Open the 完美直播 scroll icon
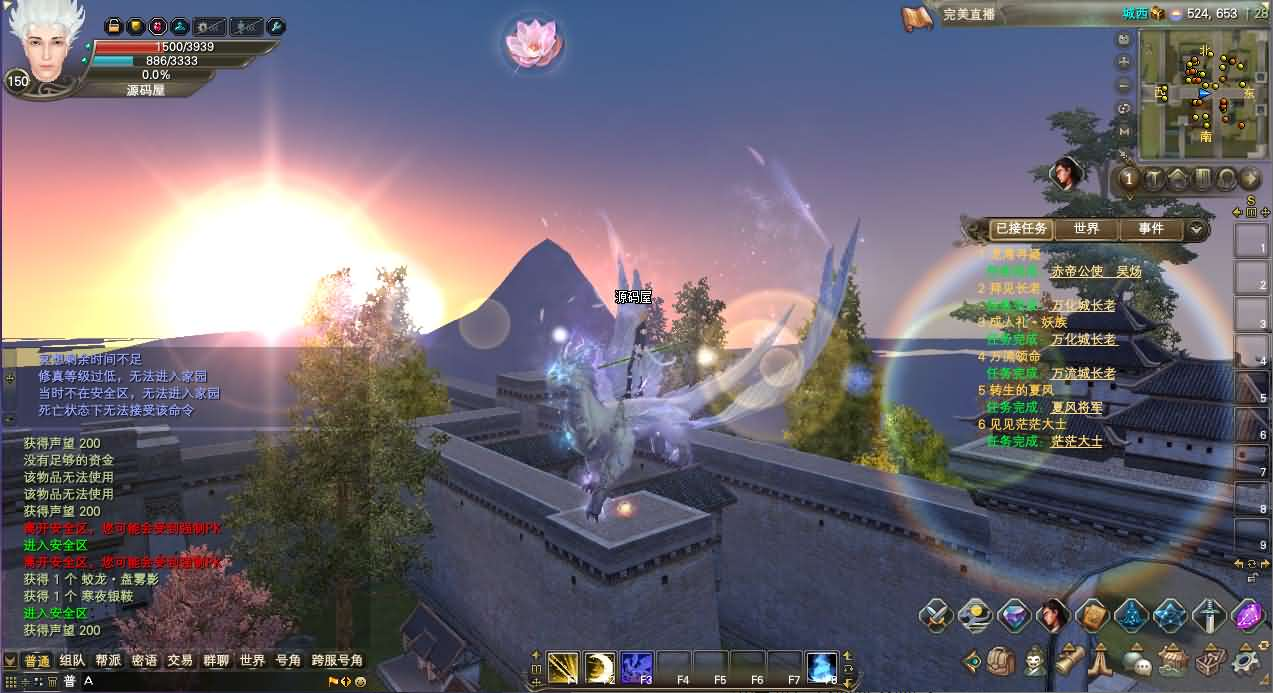 (917, 16)
